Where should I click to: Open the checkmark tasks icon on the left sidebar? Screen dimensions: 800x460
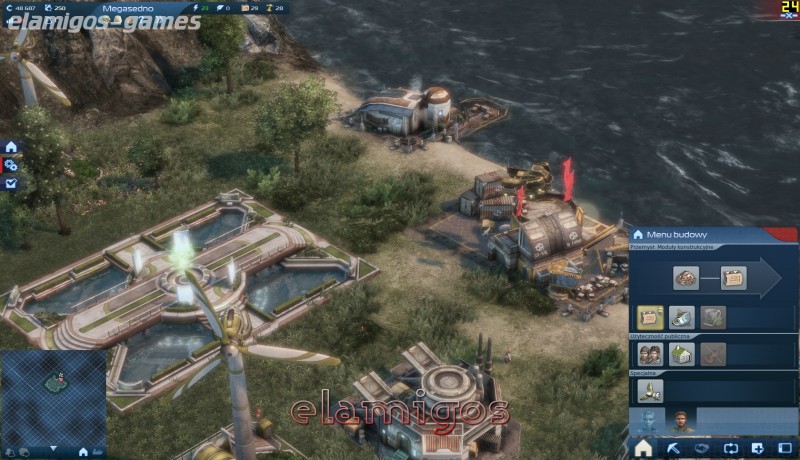point(11,183)
